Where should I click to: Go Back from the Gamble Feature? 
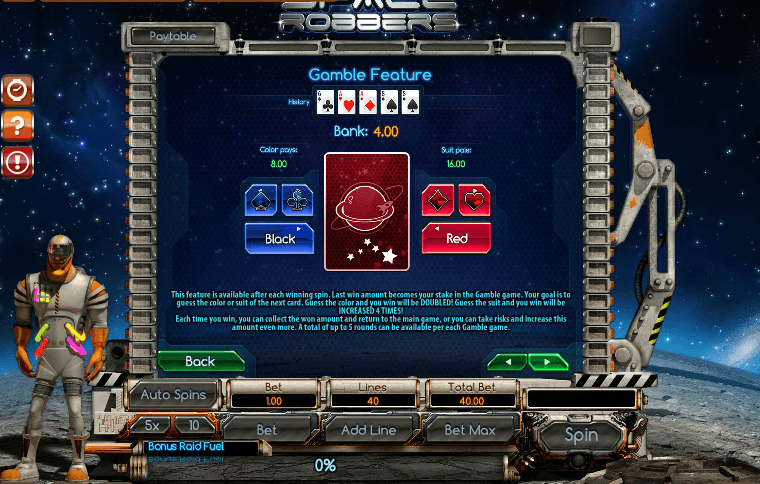(201, 361)
